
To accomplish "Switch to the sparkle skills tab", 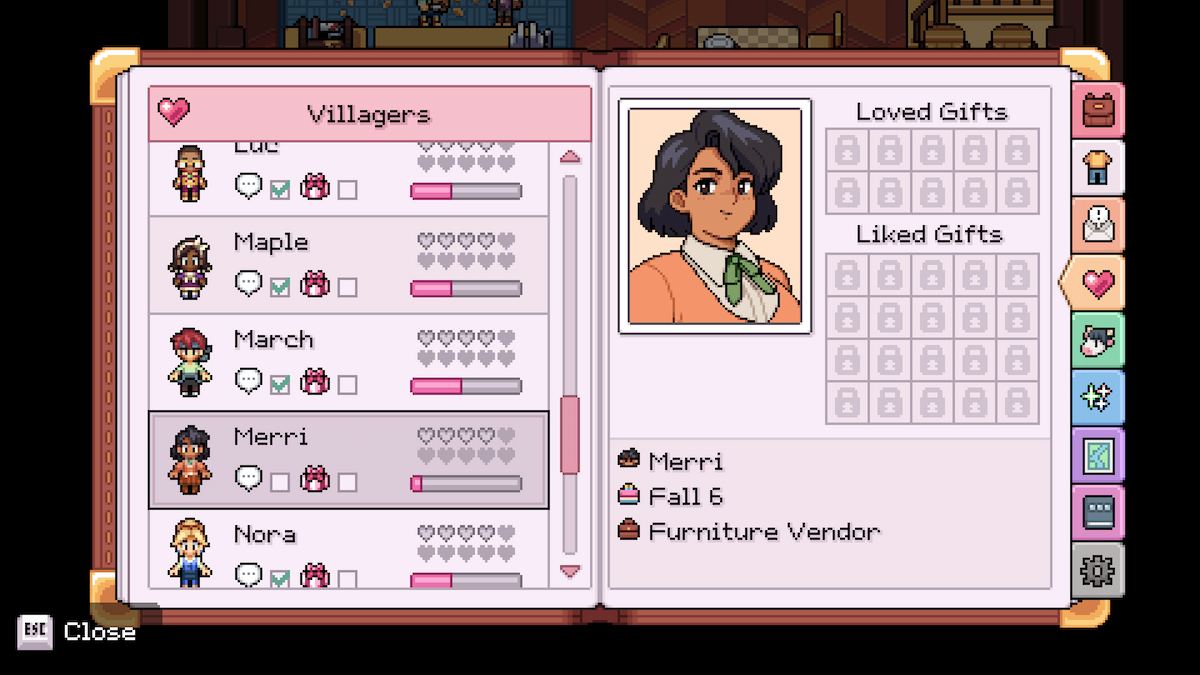I will tap(1097, 398).
